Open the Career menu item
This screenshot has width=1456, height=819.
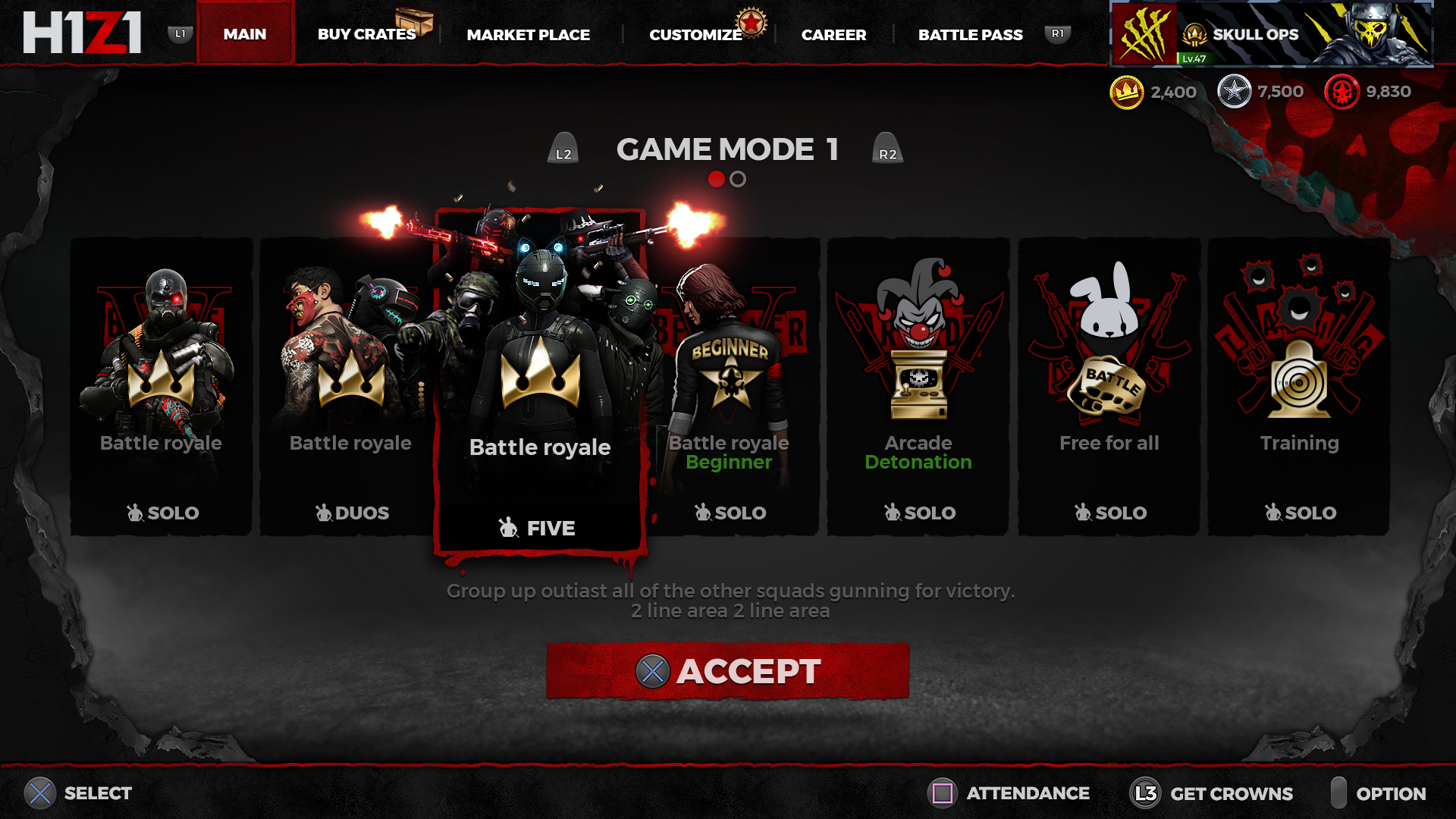coord(834,34)
